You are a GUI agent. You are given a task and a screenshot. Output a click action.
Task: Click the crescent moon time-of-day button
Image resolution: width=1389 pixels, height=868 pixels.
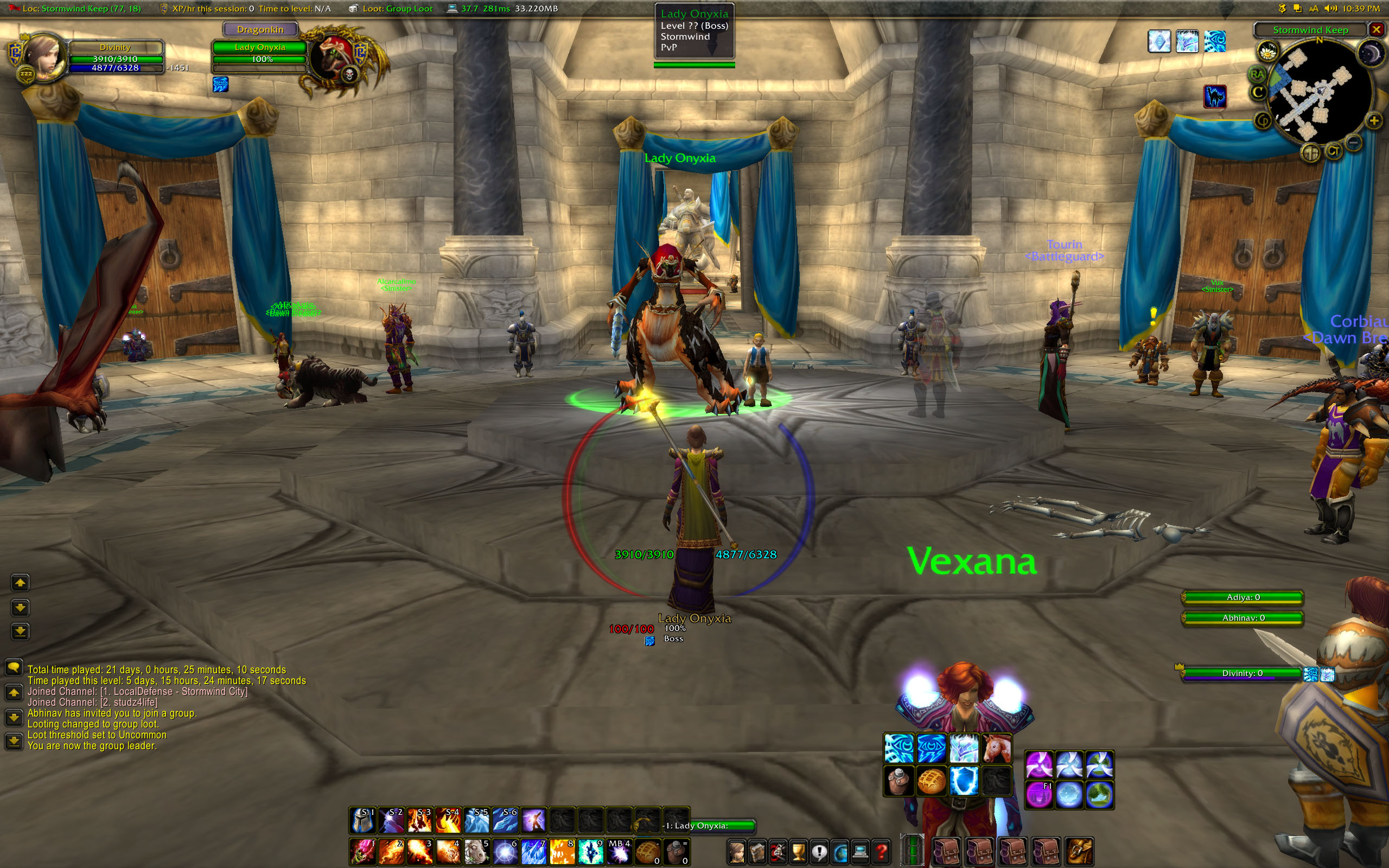1371,54
